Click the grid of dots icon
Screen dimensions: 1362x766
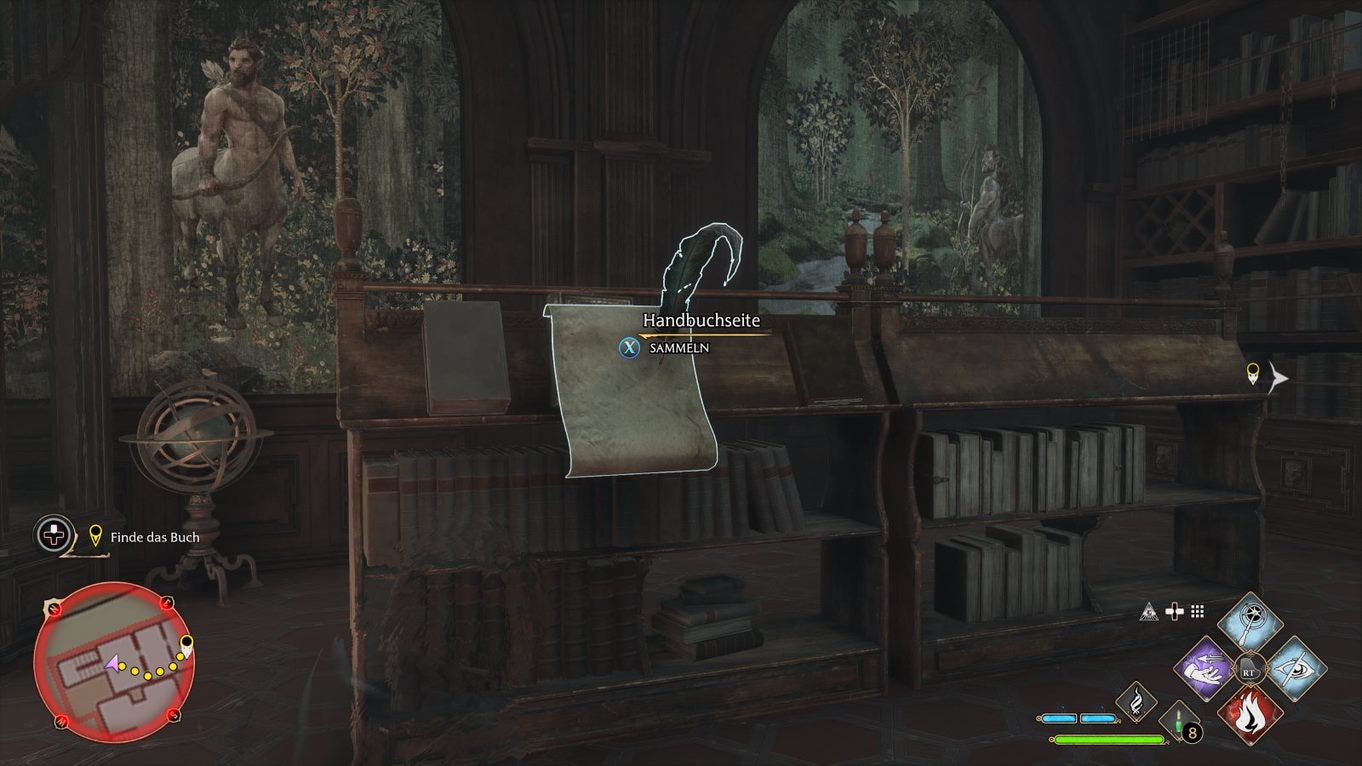(x=1198, y=611)
